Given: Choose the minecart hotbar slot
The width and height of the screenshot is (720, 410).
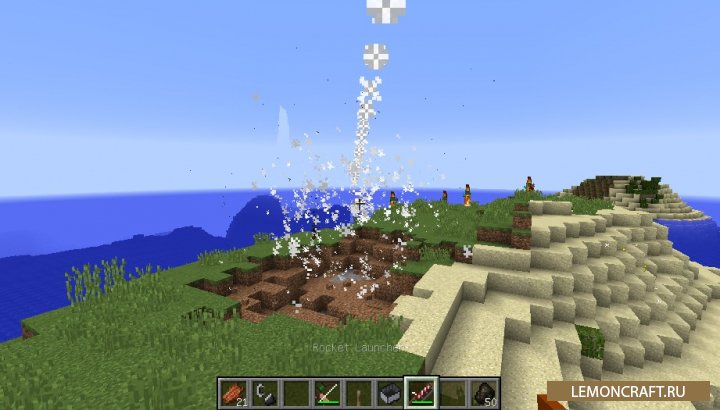Looking at the screenshot, I should point(386,392).
